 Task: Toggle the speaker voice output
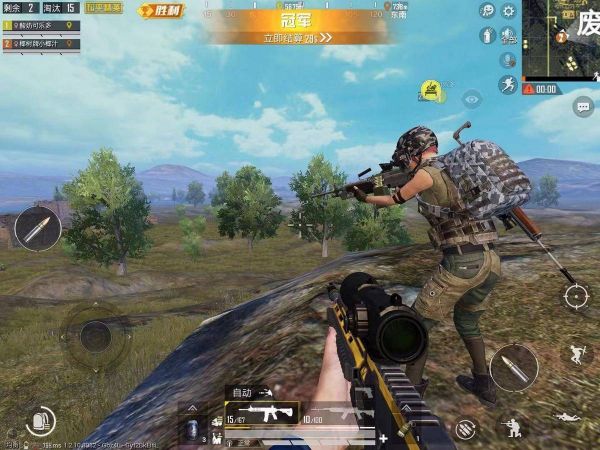click(x=509, y=36)
